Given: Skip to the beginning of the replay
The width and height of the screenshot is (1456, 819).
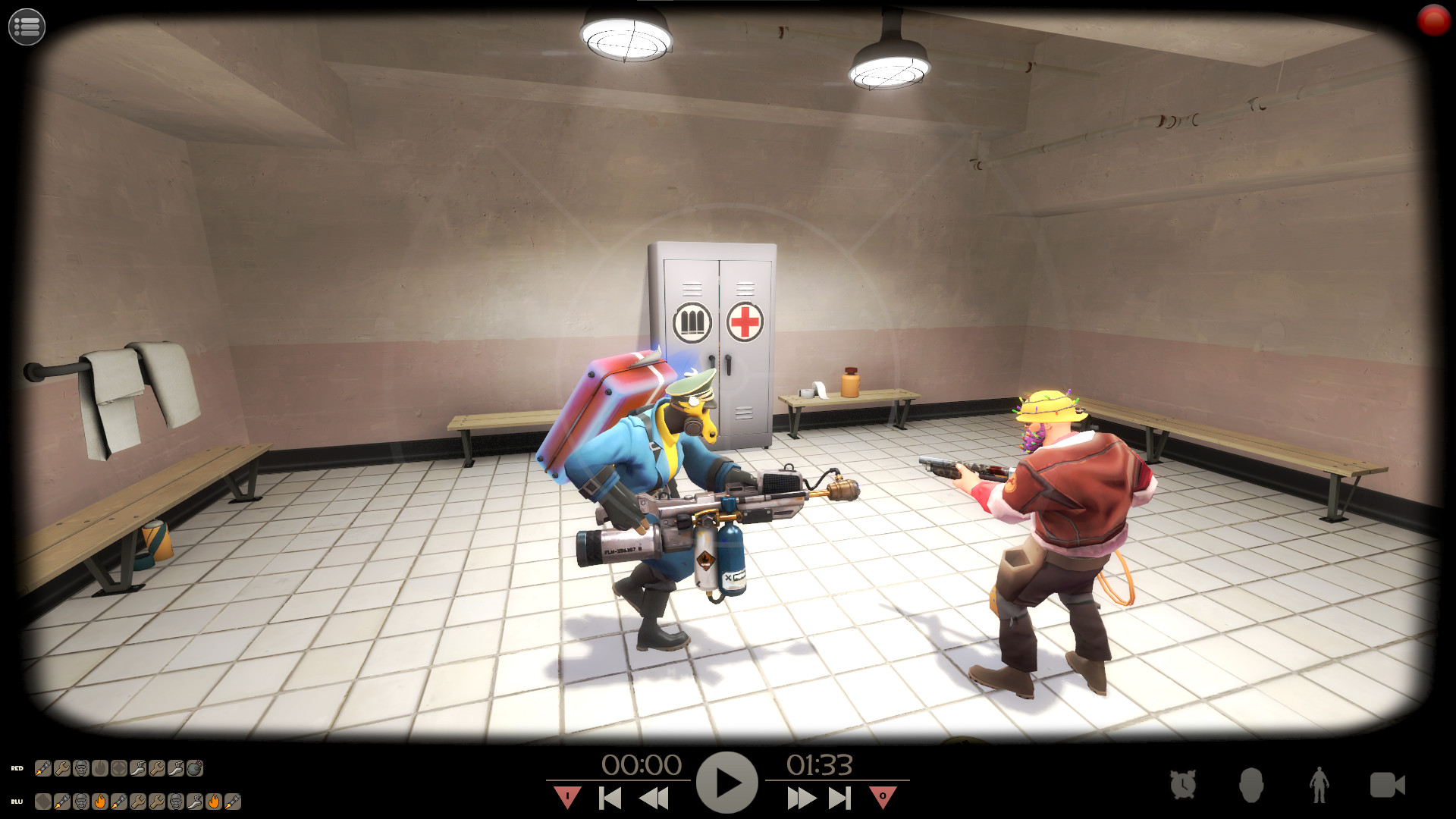Looking at the screenshot, I should pyautogui.click(x=610, y=797).
